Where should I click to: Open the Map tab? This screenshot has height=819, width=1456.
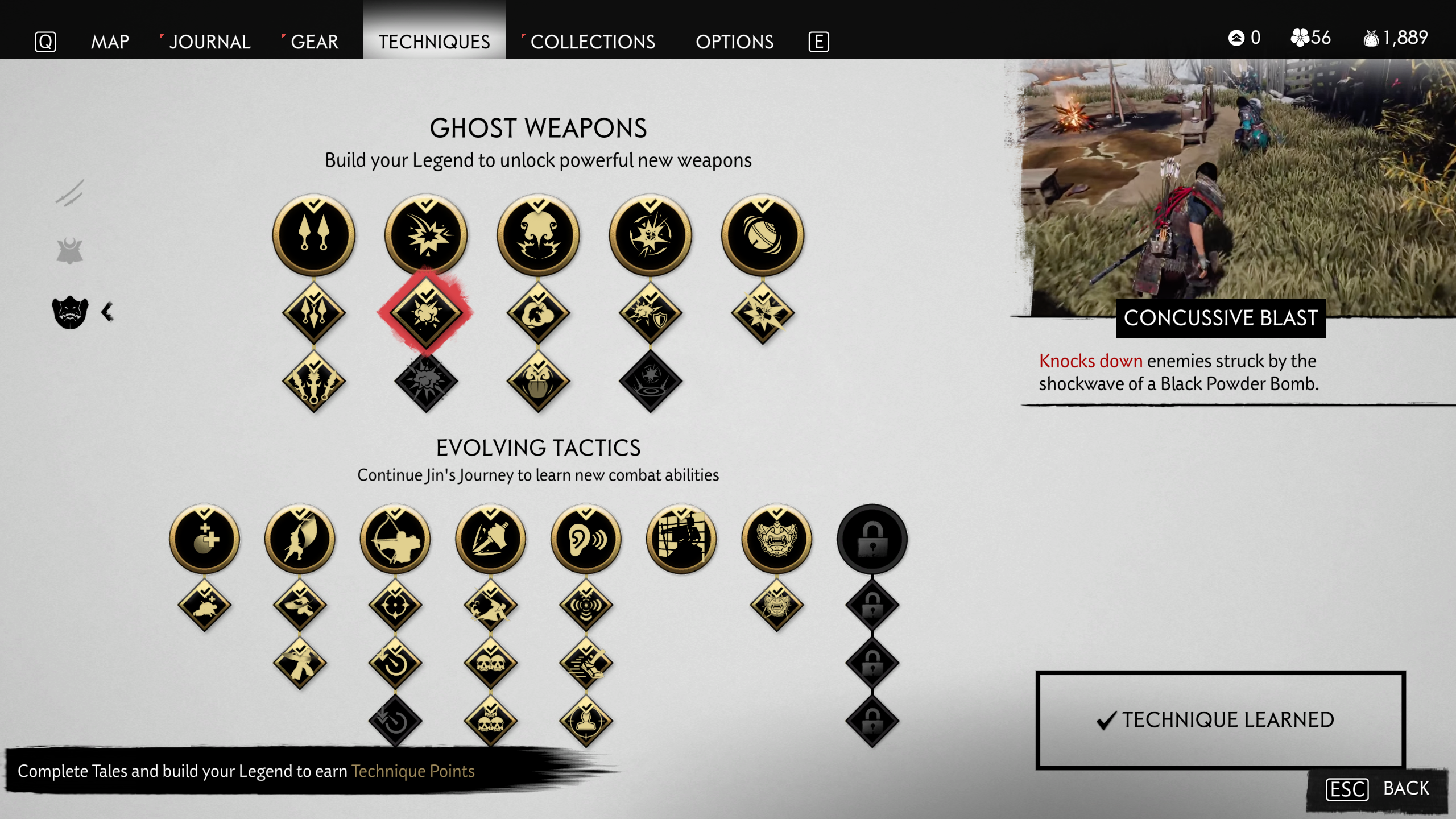coord(110,42)
